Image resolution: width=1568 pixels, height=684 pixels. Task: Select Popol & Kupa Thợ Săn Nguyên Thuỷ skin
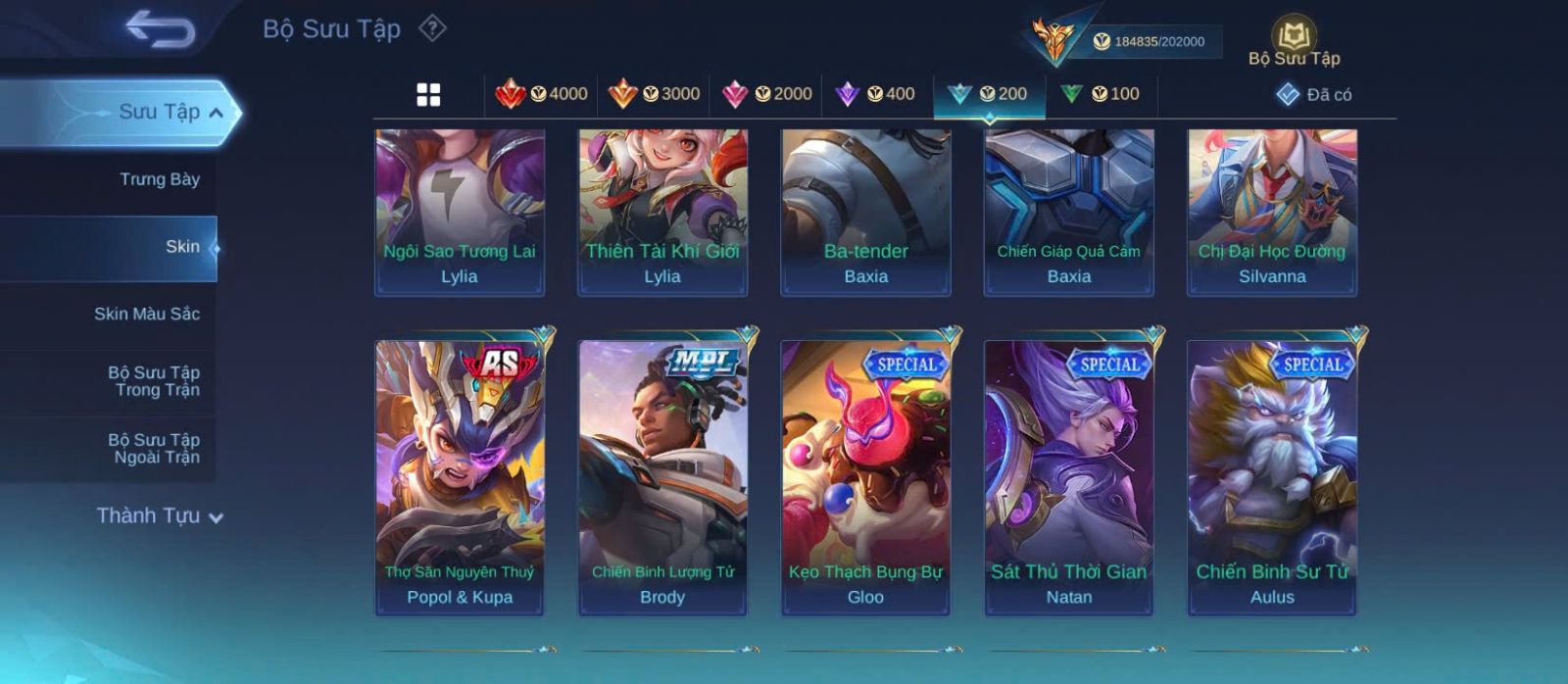click(x=460, y=477)
